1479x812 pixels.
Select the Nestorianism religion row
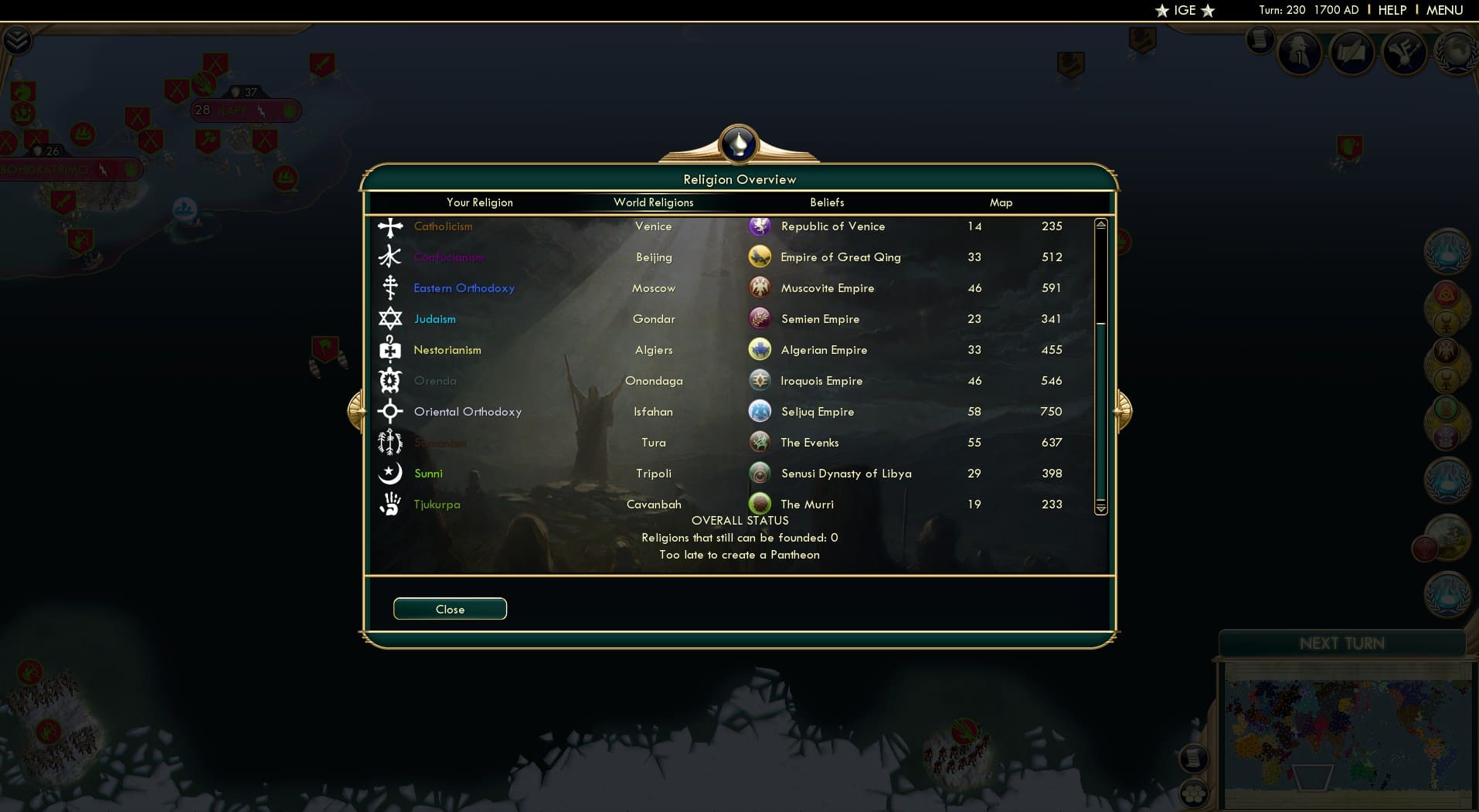(x=447, y=349)
